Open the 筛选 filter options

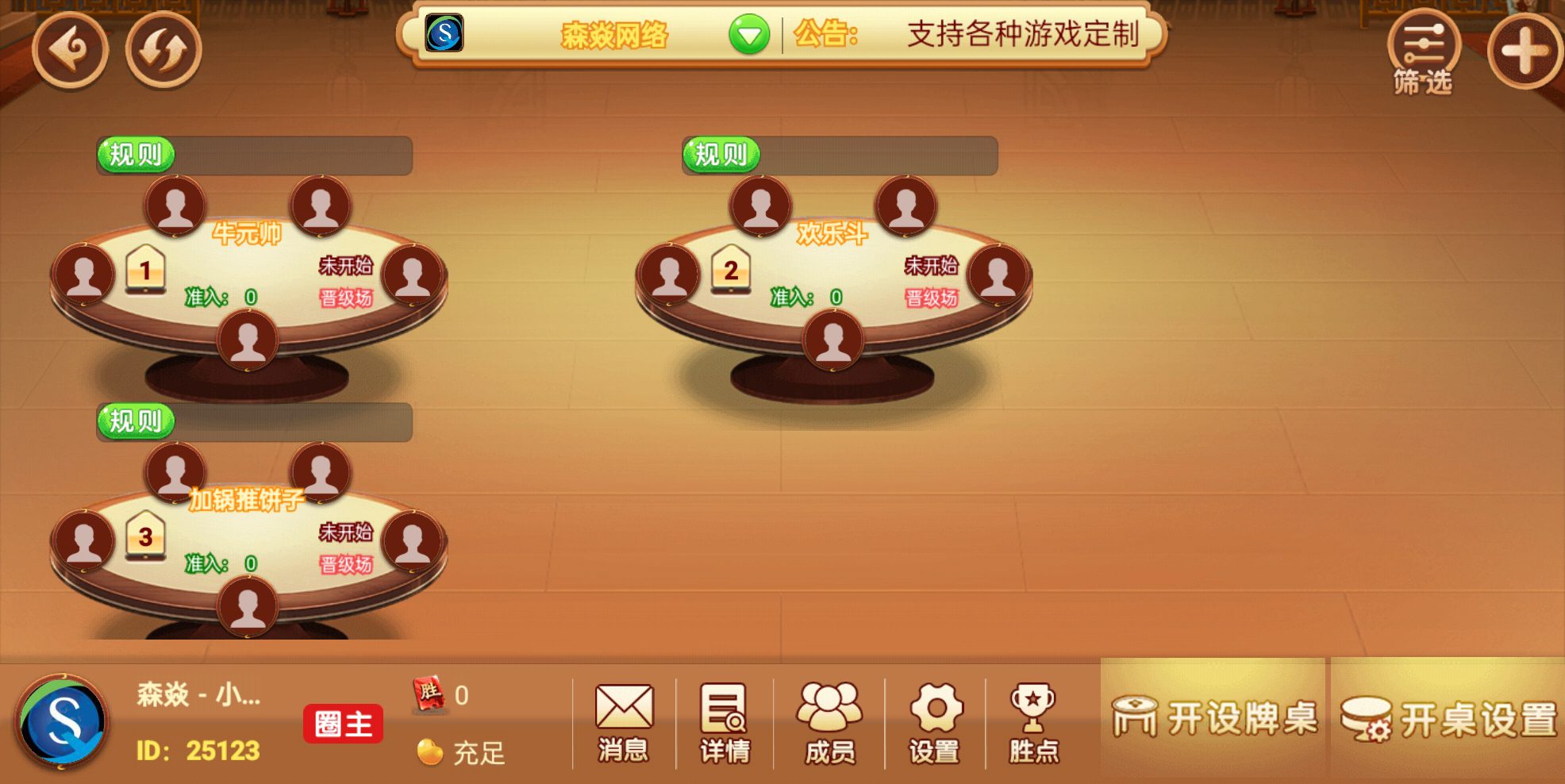[x=1424, y=49]
